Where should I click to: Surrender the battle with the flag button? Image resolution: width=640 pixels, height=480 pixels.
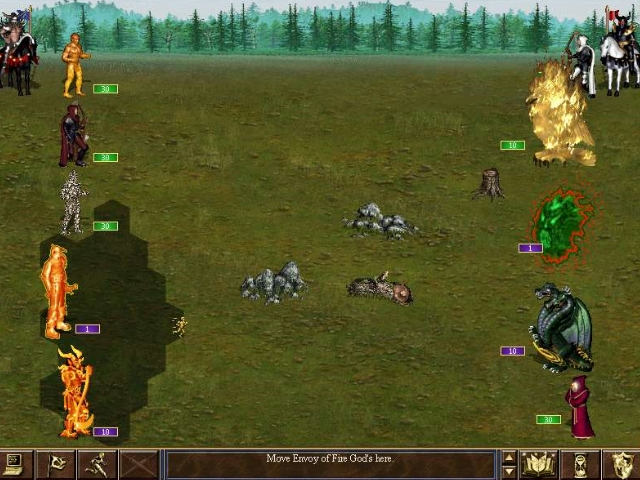tap(56, 464)
